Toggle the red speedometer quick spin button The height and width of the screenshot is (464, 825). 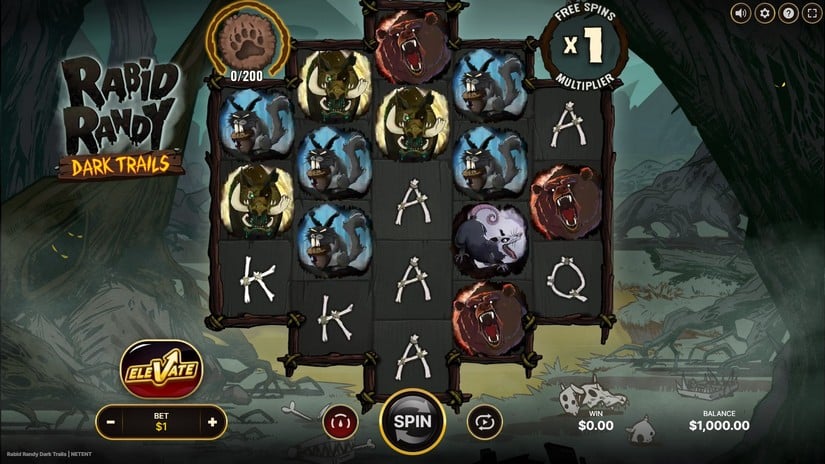point(339,422)
